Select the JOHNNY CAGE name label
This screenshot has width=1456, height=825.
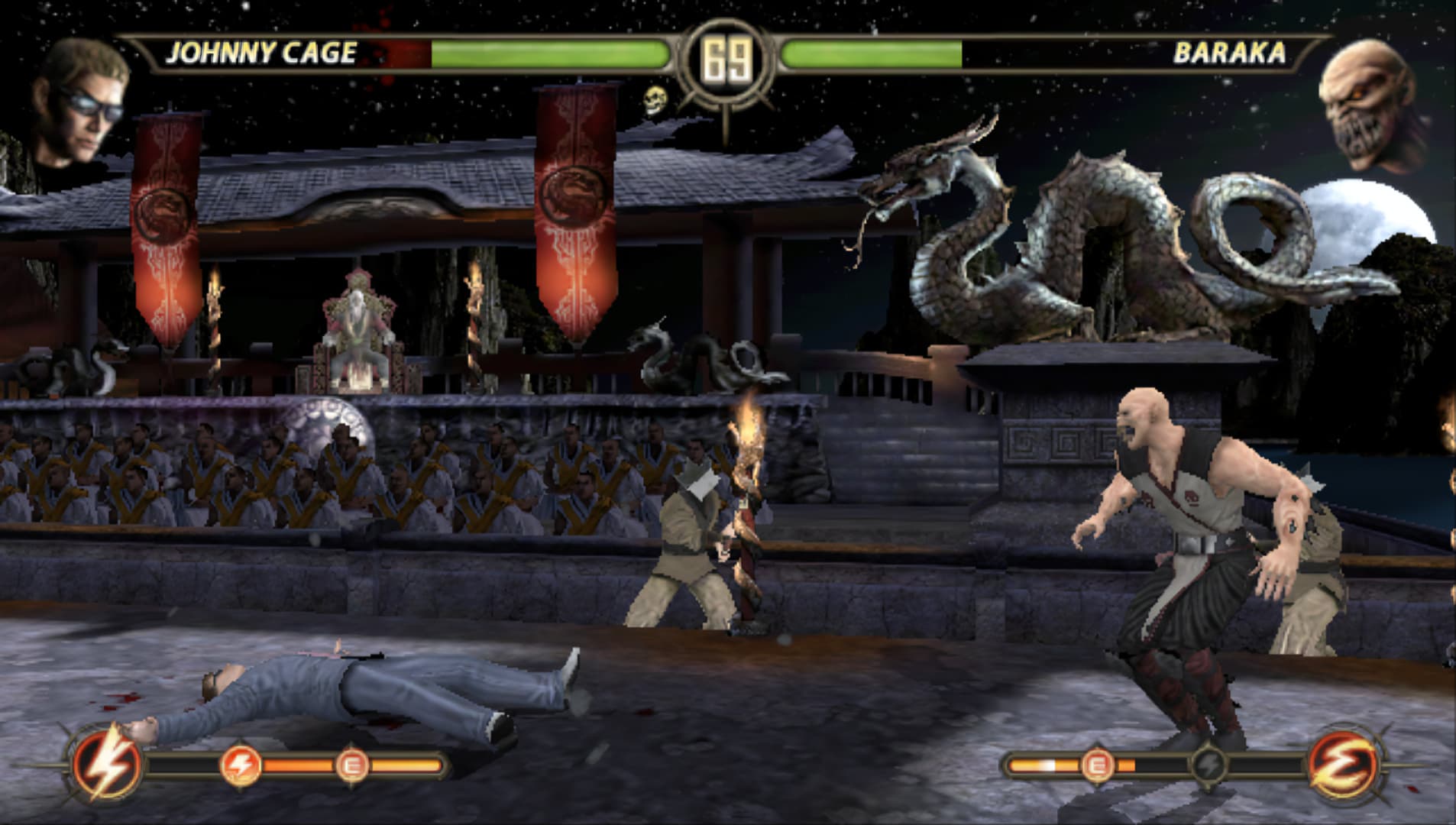point(263,53)
